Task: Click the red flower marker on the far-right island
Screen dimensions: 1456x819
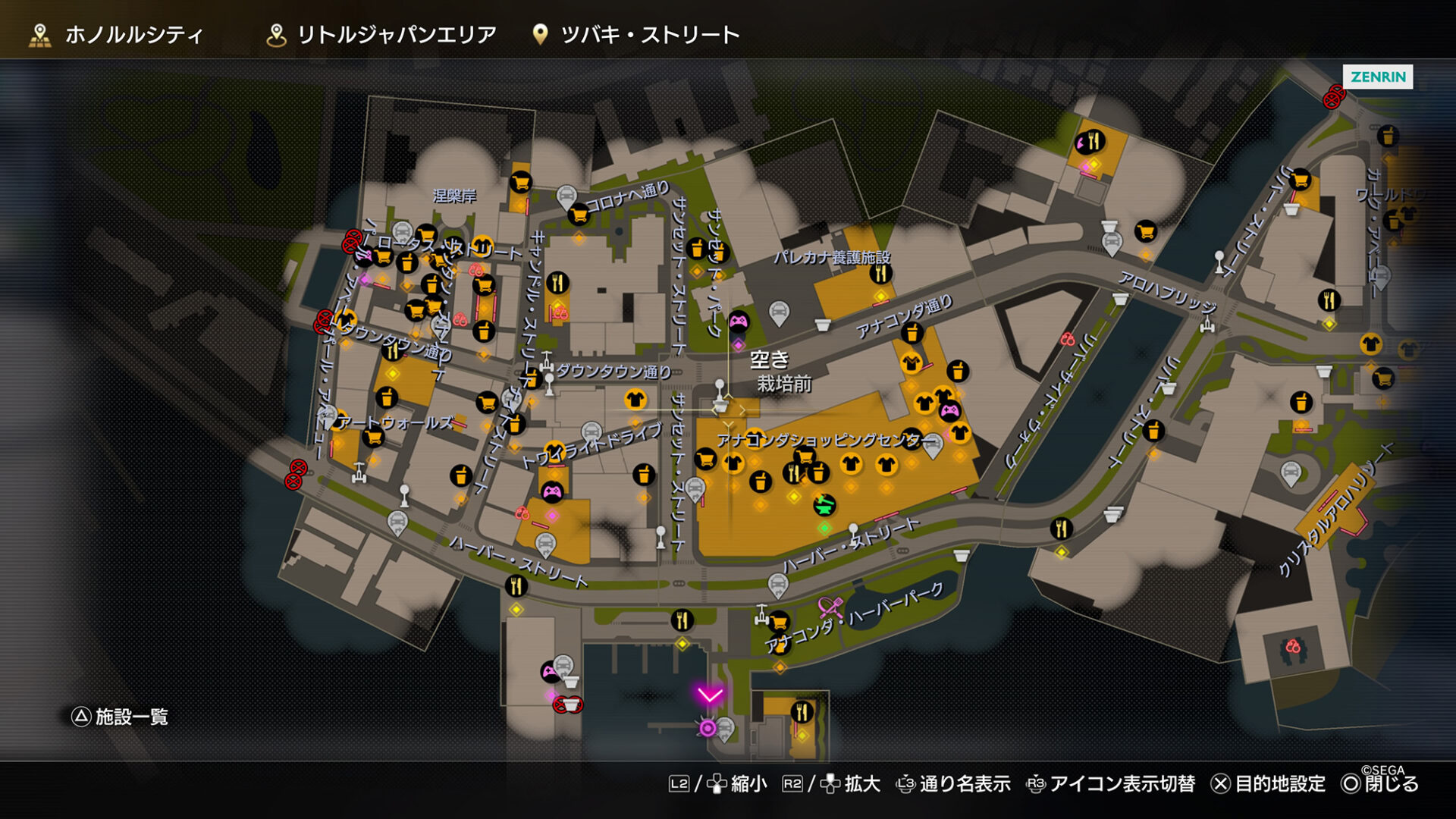Action: click(1293, 647)
